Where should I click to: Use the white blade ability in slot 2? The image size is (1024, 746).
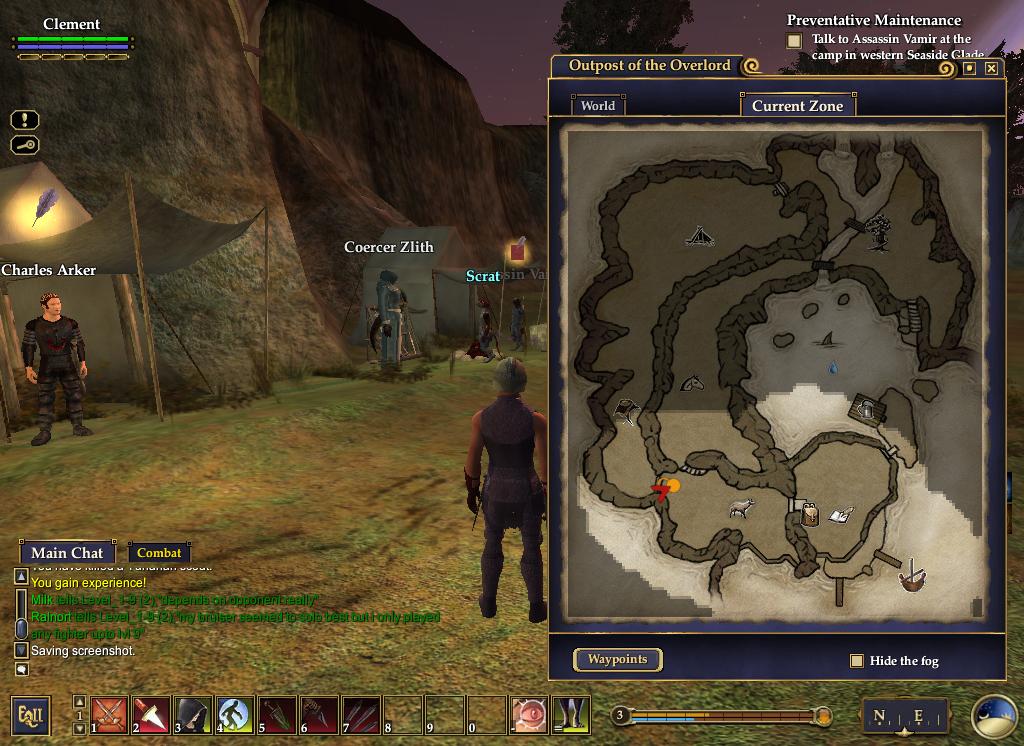point(151,715)
